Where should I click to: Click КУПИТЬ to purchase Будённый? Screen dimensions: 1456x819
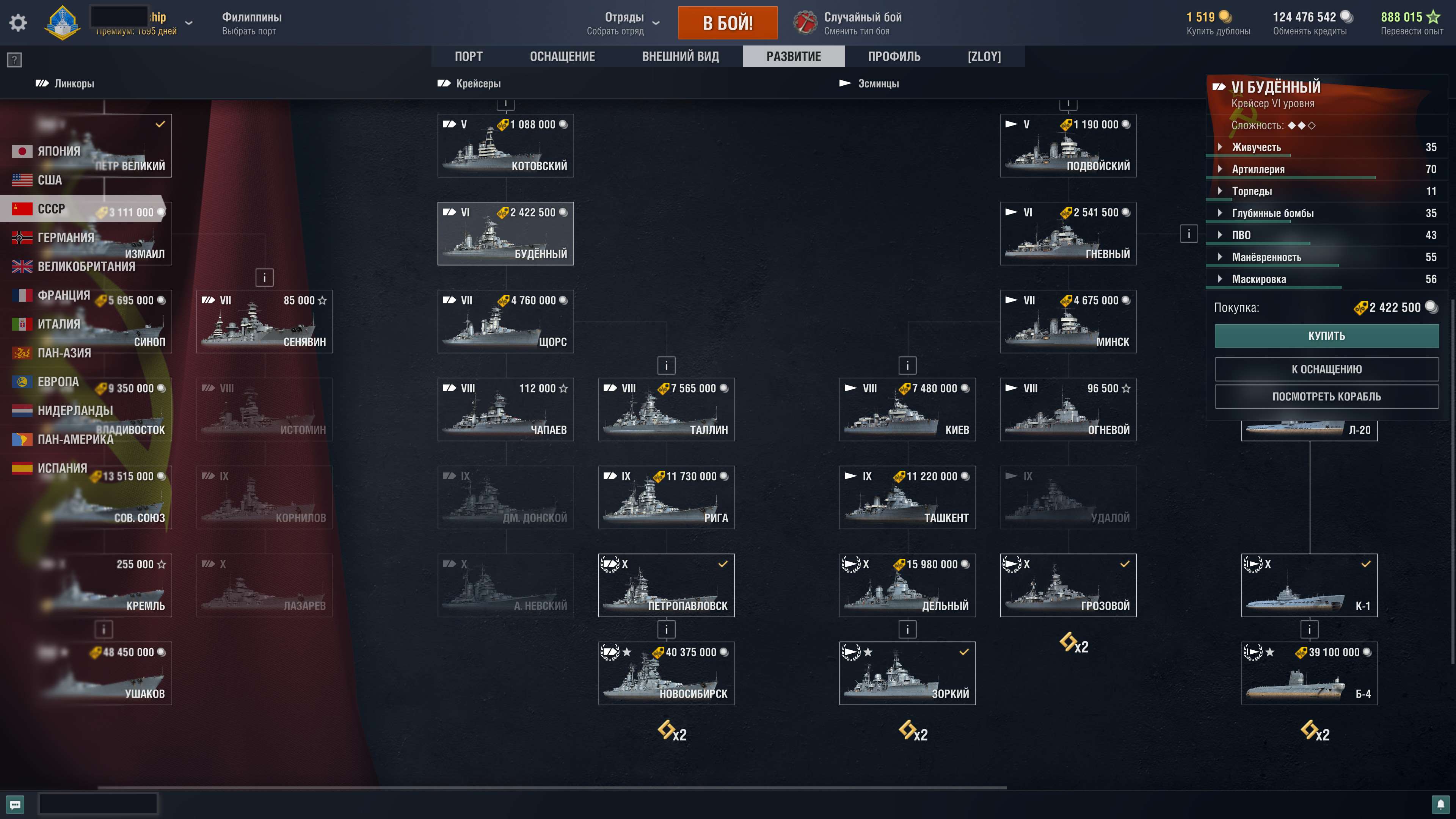(x=1327, y=335)
